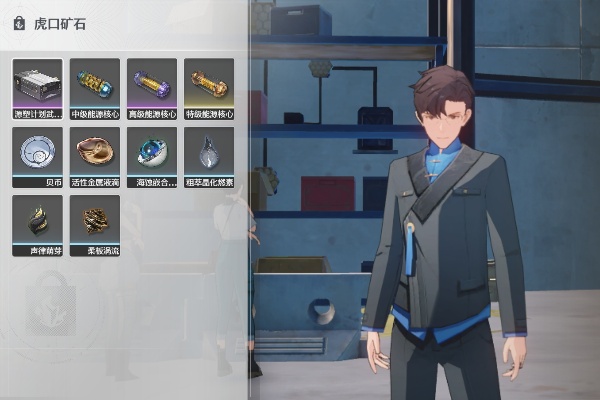The height and width of the screenshot is (400, 600).
Task: Choose the 中级能源核心 item
Action: point(95,84)
